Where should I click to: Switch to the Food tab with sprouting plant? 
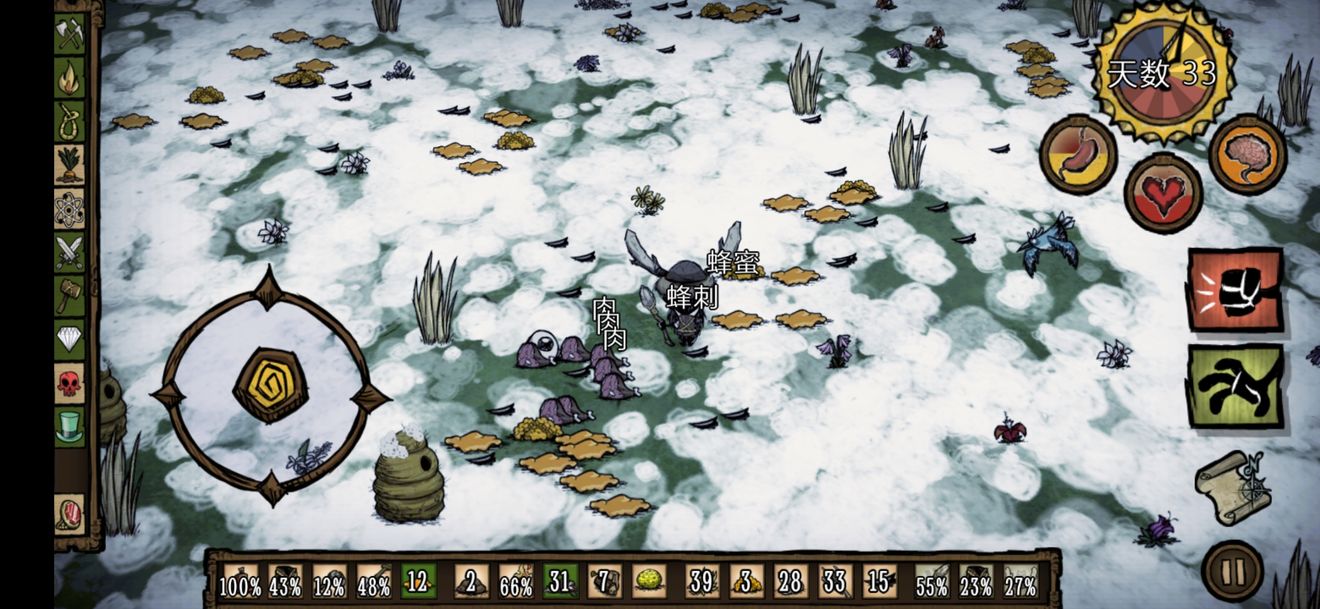click(69, 165)
